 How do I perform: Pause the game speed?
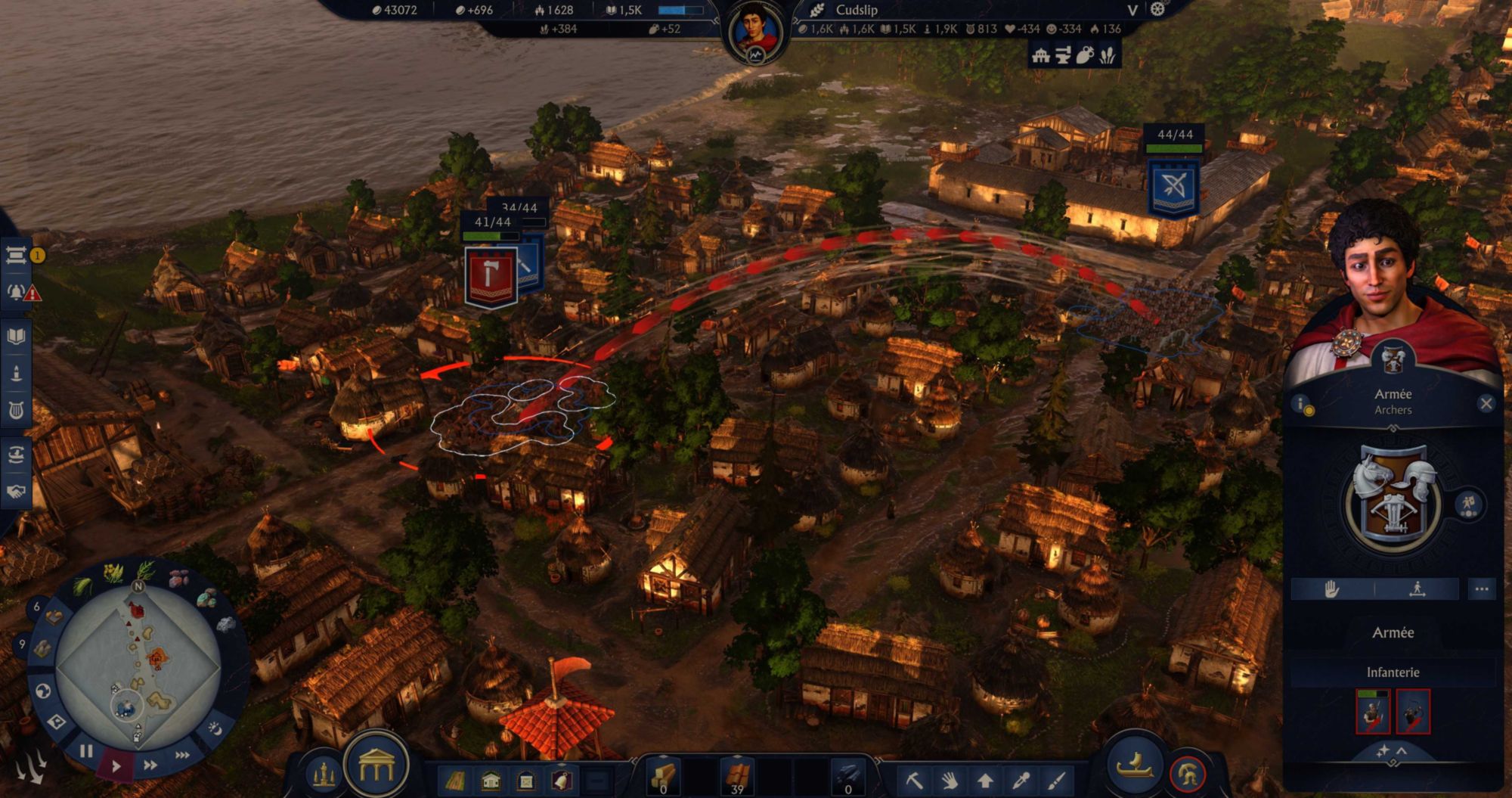coord(86,751)
